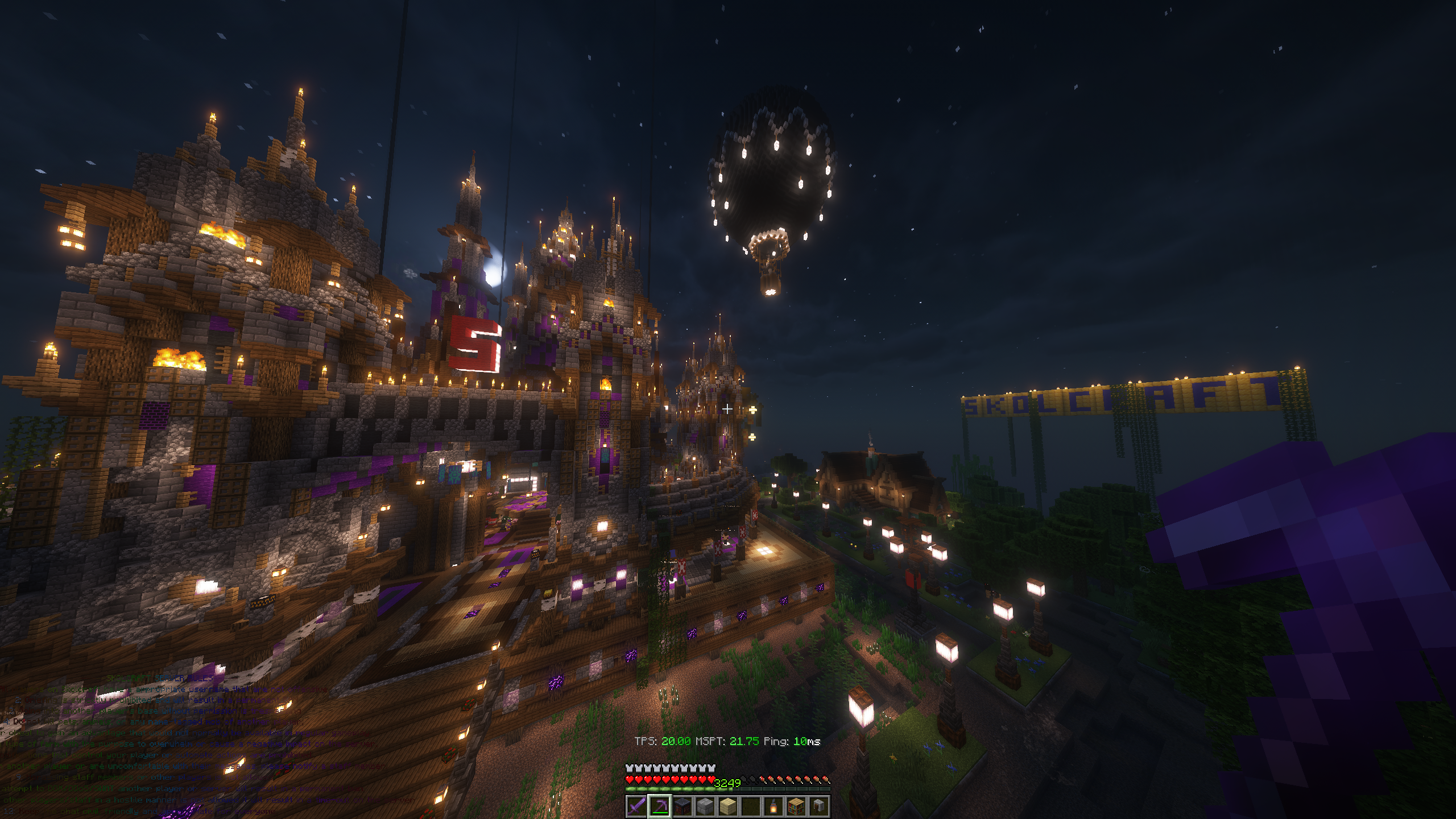Choose the smithing table hotbar slot
The width and height of the screenshot is (1456, 819).
[x=682, y=806]
